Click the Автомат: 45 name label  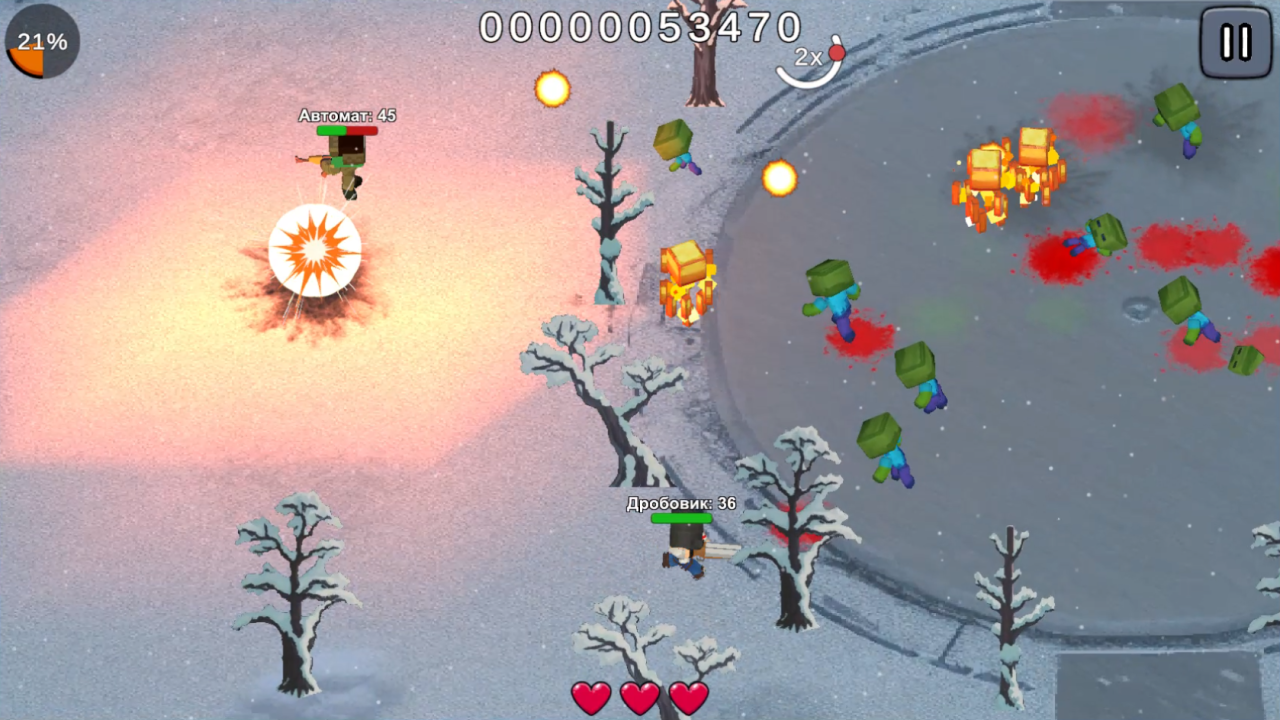345,115
